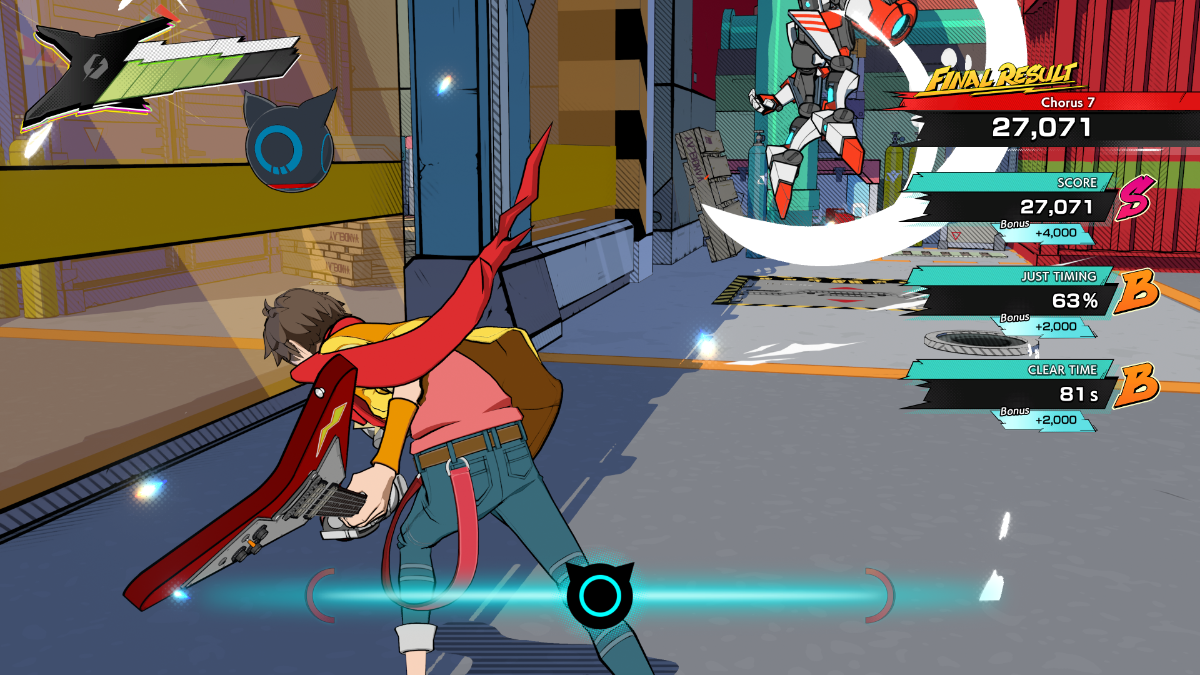1200x675 pixels.
Task: Select the cat-shaped beat marker on rhythm bar
Action: point(600,595)
